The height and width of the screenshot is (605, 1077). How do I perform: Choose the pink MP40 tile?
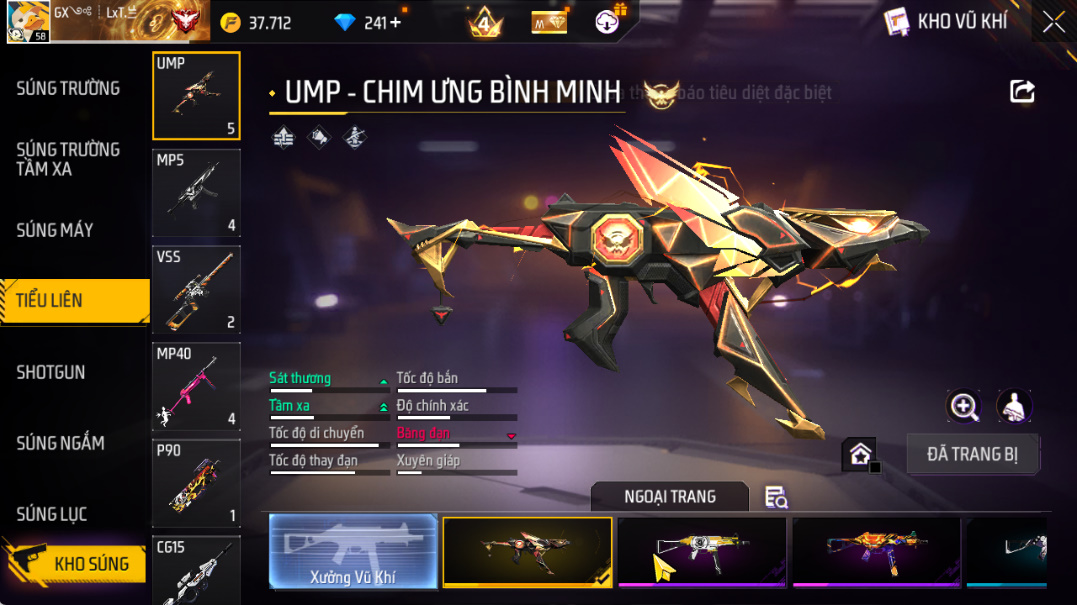tap(196, 386)
